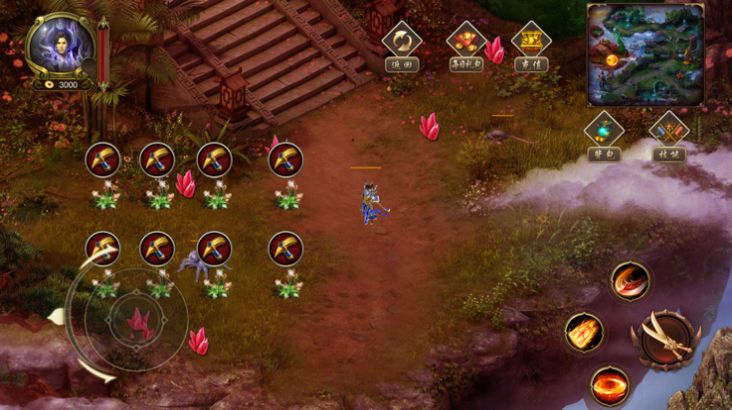Screen dimensions: 732x410
Task: Open the daily gift pack of gold ingots
Action: 466,42
